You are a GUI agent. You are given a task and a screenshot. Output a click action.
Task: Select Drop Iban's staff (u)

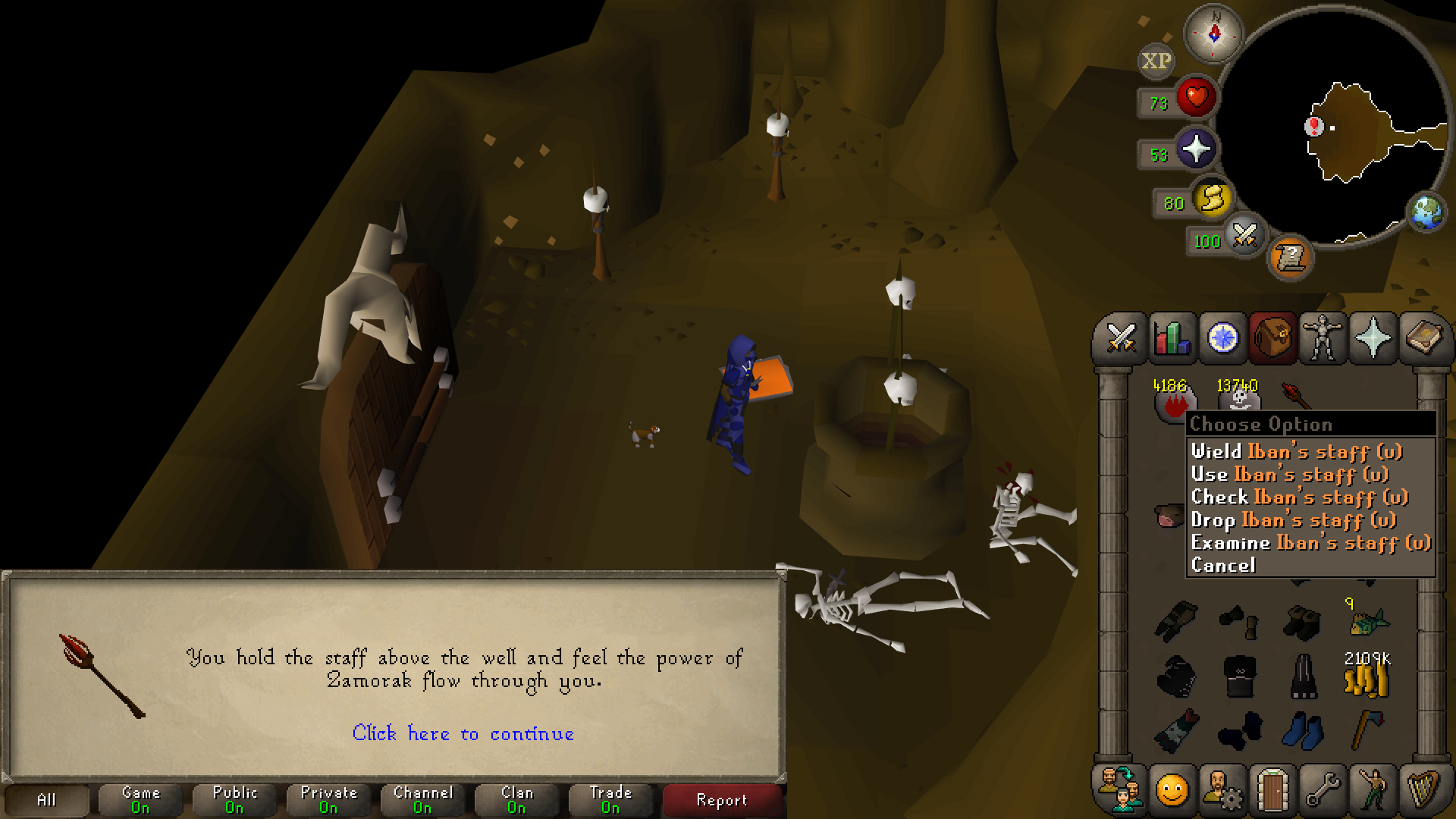coord(1293,520)
